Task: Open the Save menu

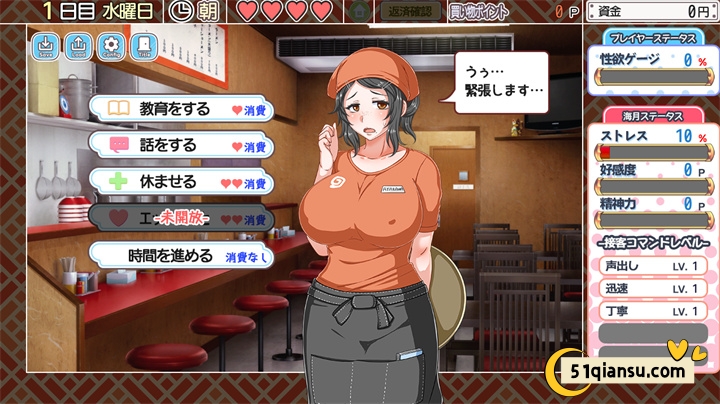Action: tap(47, 47)
